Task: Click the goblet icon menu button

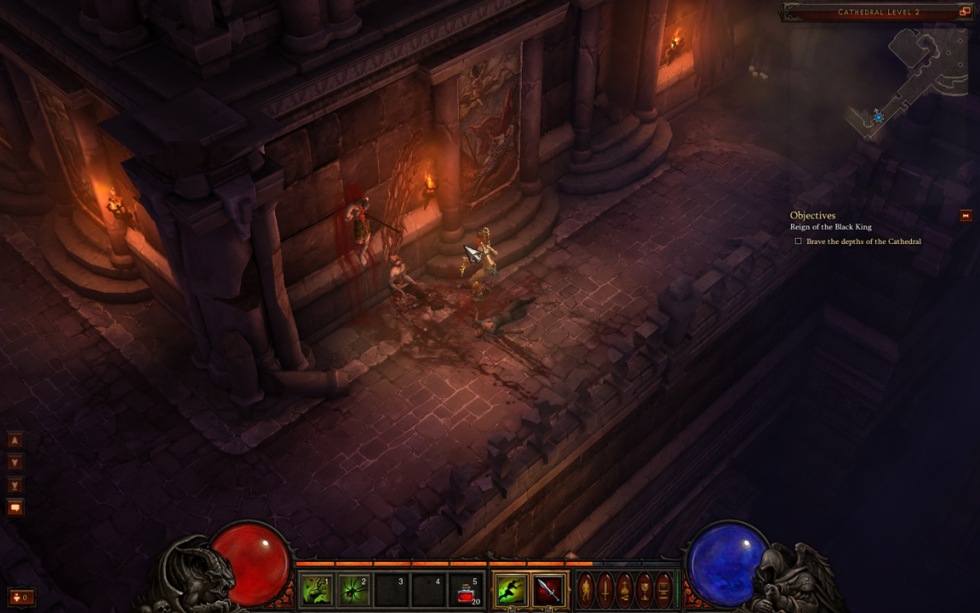Action: pyautogui.click(x=644, y=589)
